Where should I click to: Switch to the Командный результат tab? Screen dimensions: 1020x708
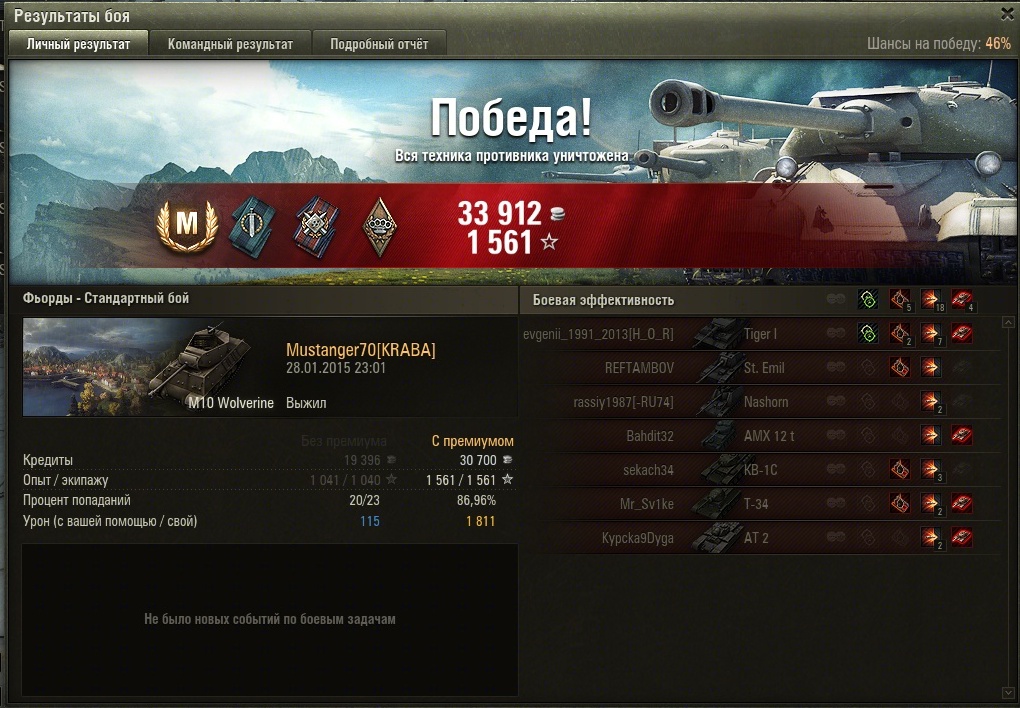(230, 44)
